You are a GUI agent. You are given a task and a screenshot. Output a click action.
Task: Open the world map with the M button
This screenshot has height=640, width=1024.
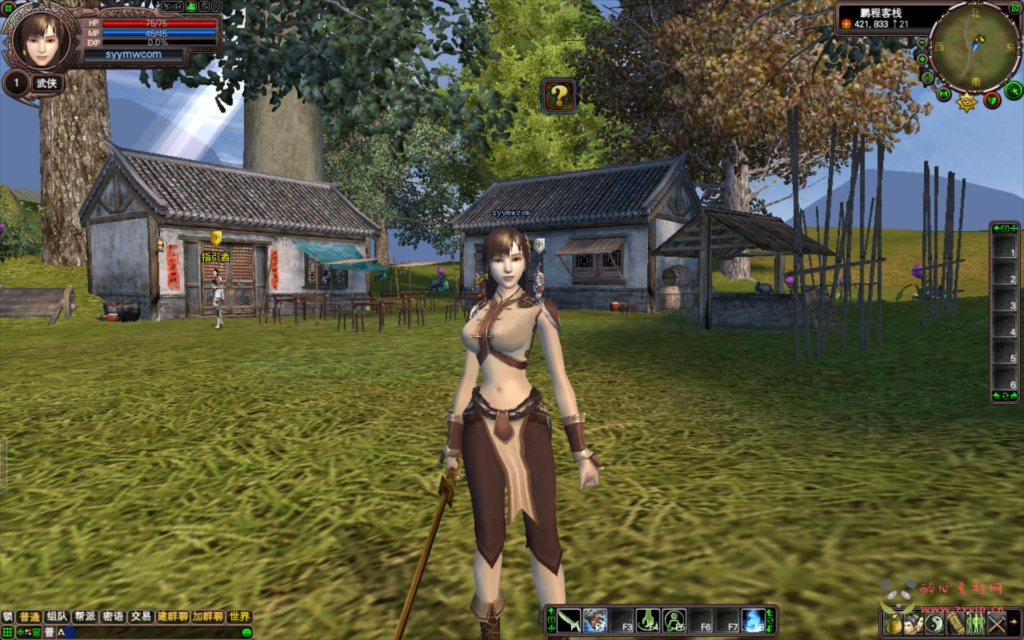click(x=943, y=94)
